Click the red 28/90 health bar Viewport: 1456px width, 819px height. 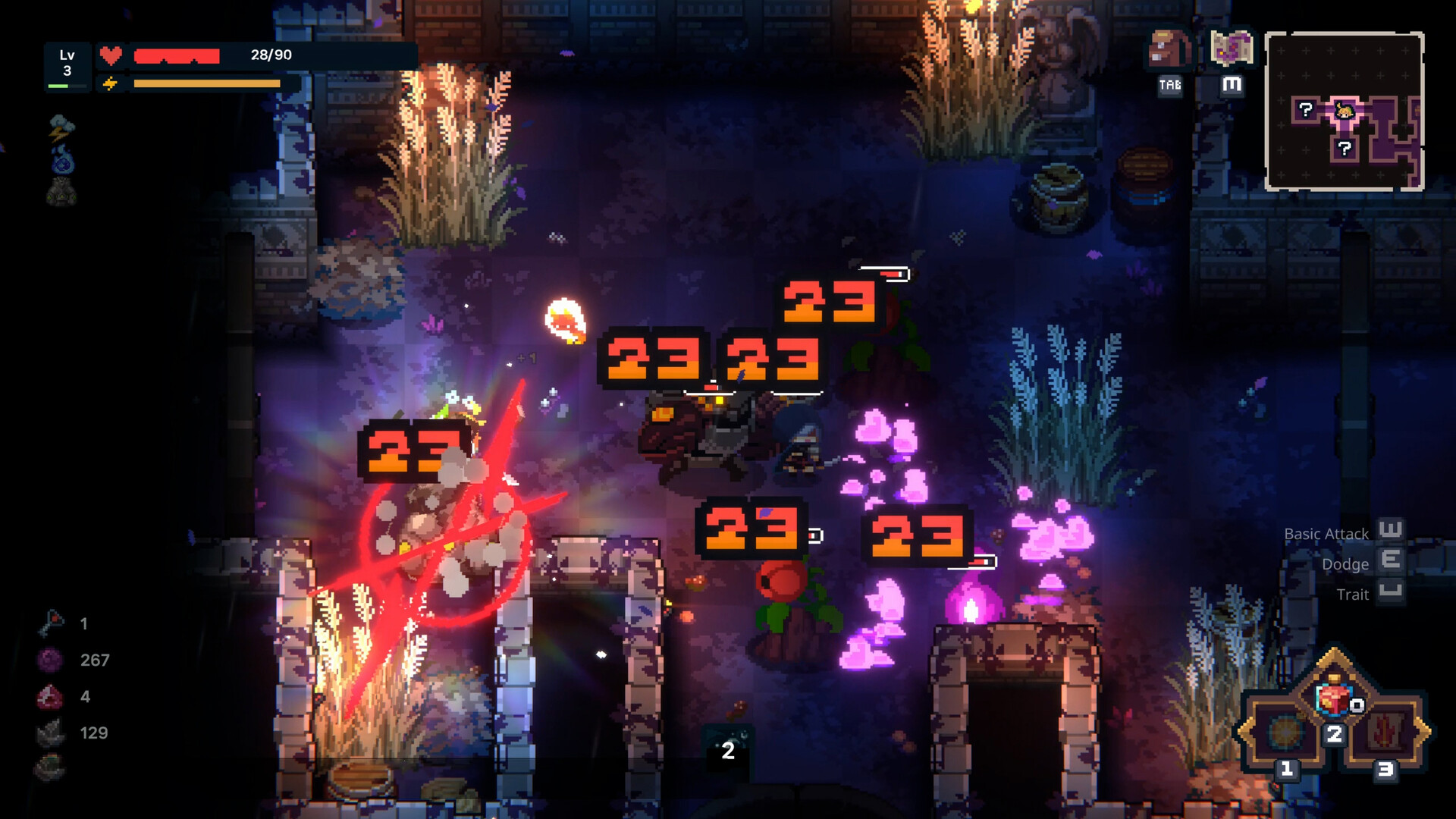click(x=178, y=54)
